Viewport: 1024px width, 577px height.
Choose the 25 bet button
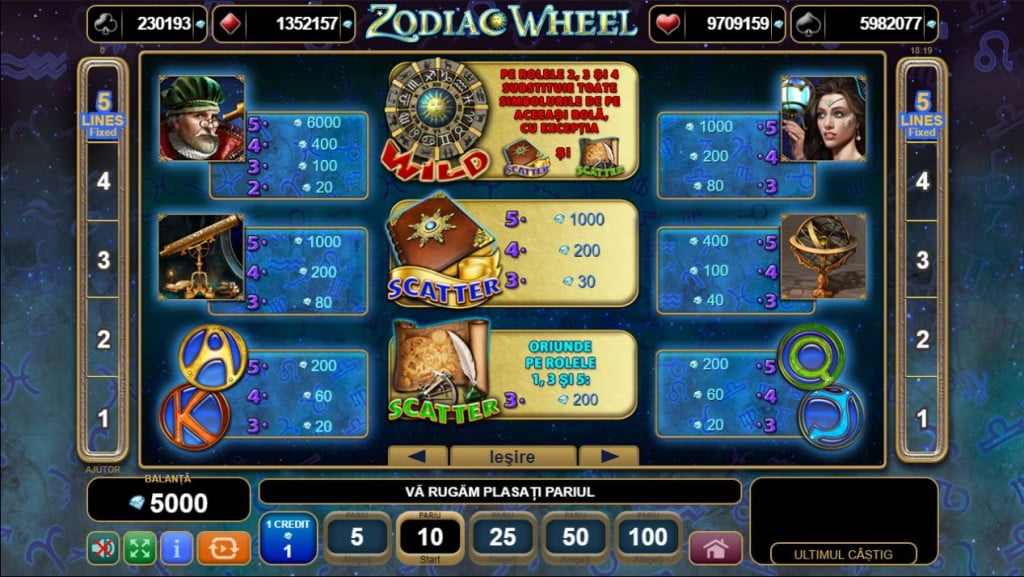[503, 538]
